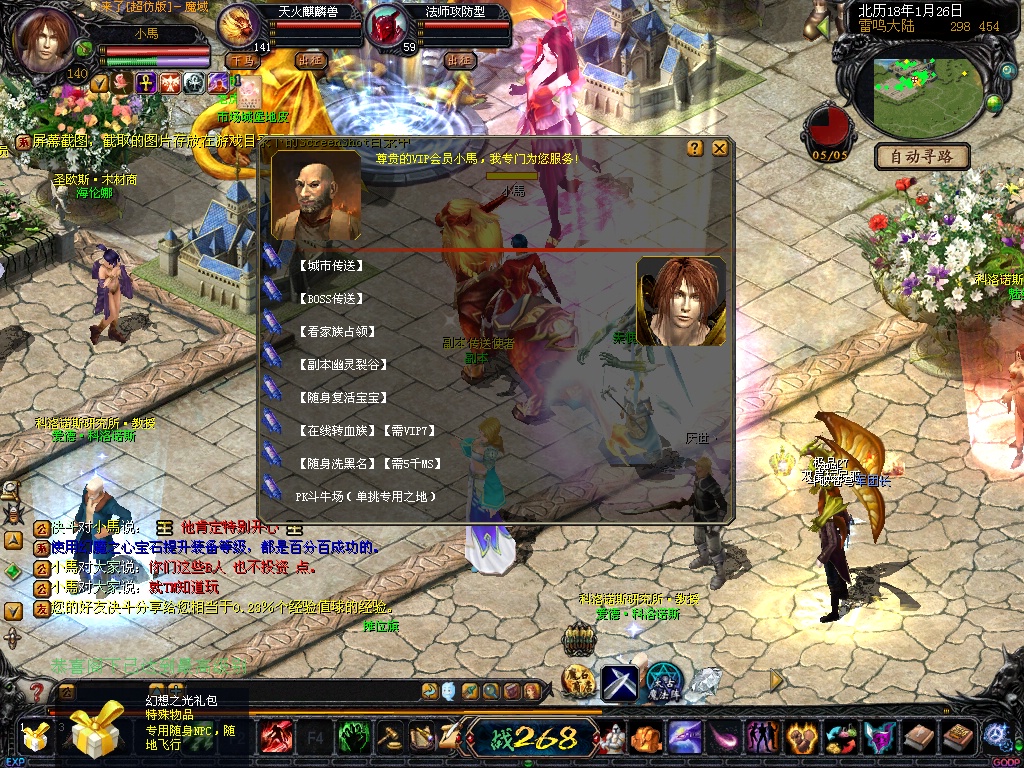Open help with the dialog's question mark
1024x768 pixels.
pyautogui.click(x=695, y=148)
